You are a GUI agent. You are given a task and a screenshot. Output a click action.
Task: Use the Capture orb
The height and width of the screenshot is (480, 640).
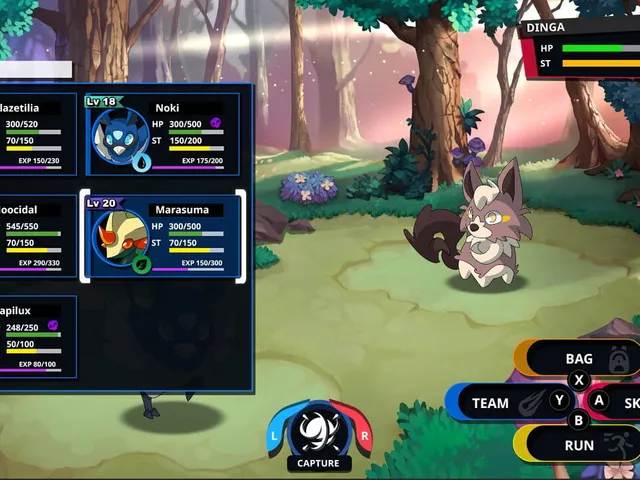click(319, 432)
